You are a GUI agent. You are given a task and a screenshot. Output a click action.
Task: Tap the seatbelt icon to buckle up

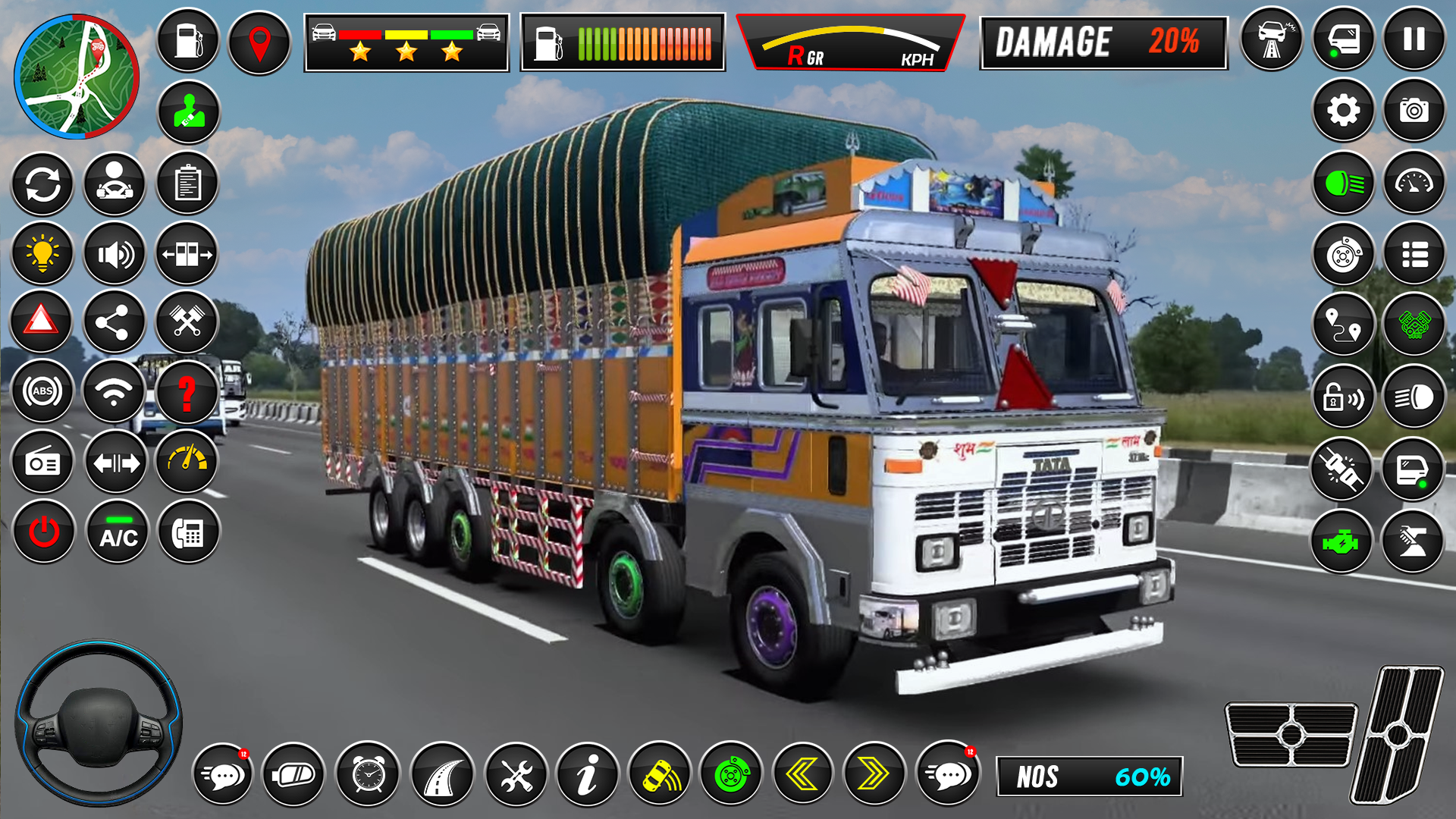point(188,112)
